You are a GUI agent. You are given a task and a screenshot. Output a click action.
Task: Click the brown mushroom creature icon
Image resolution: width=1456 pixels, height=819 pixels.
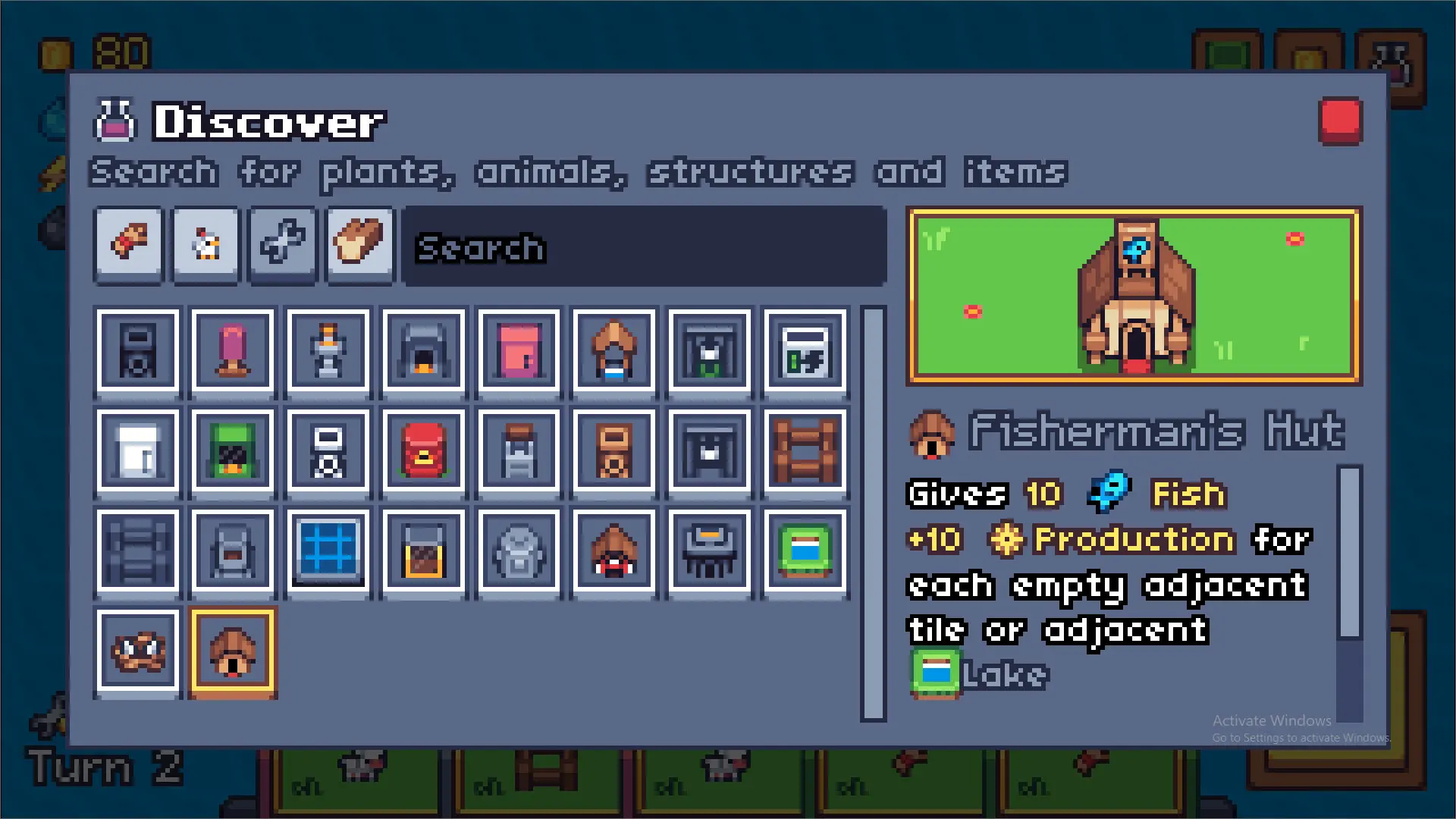(137, 652)
